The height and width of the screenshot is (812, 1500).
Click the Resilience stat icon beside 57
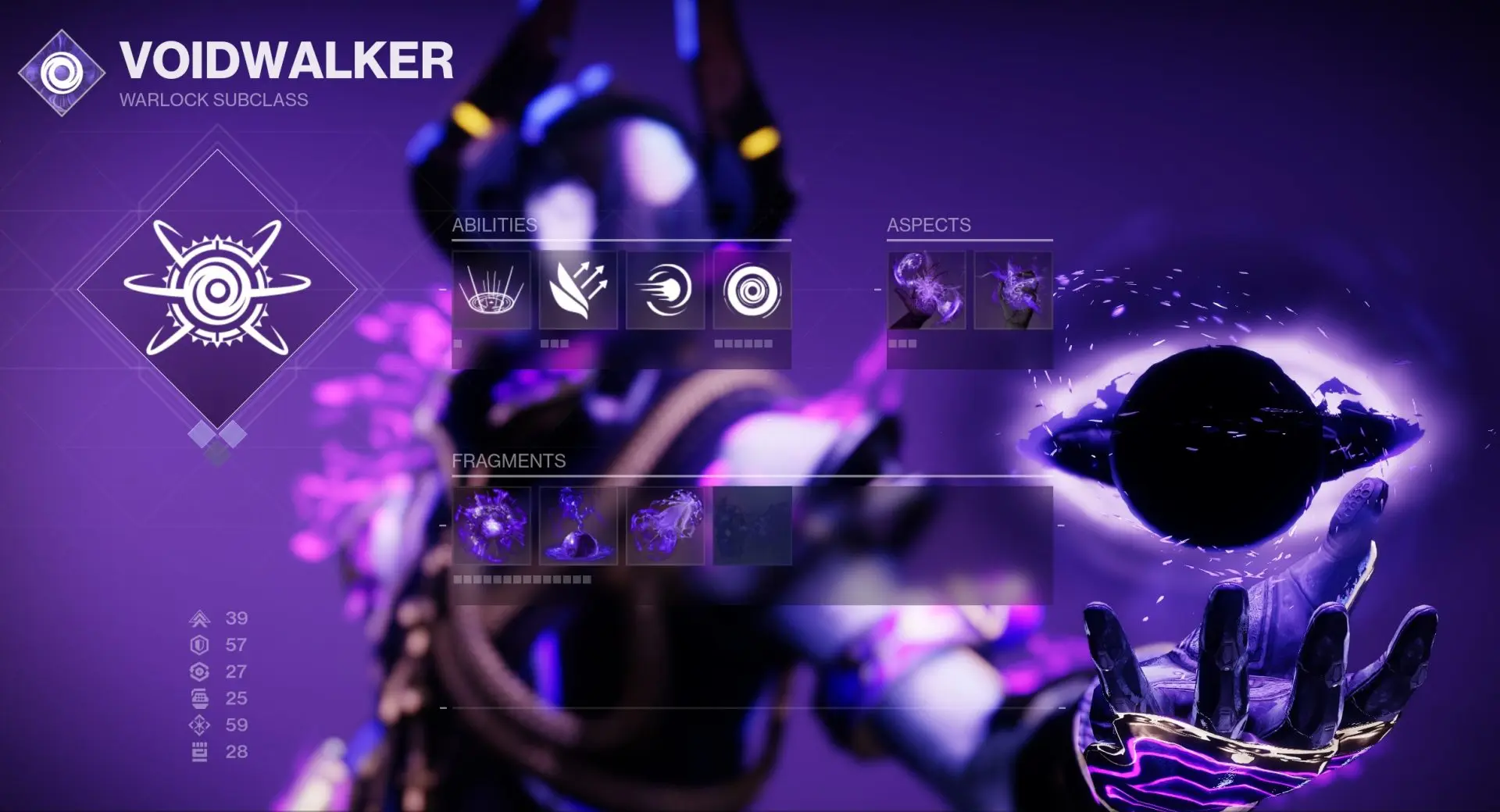point(202,645)
